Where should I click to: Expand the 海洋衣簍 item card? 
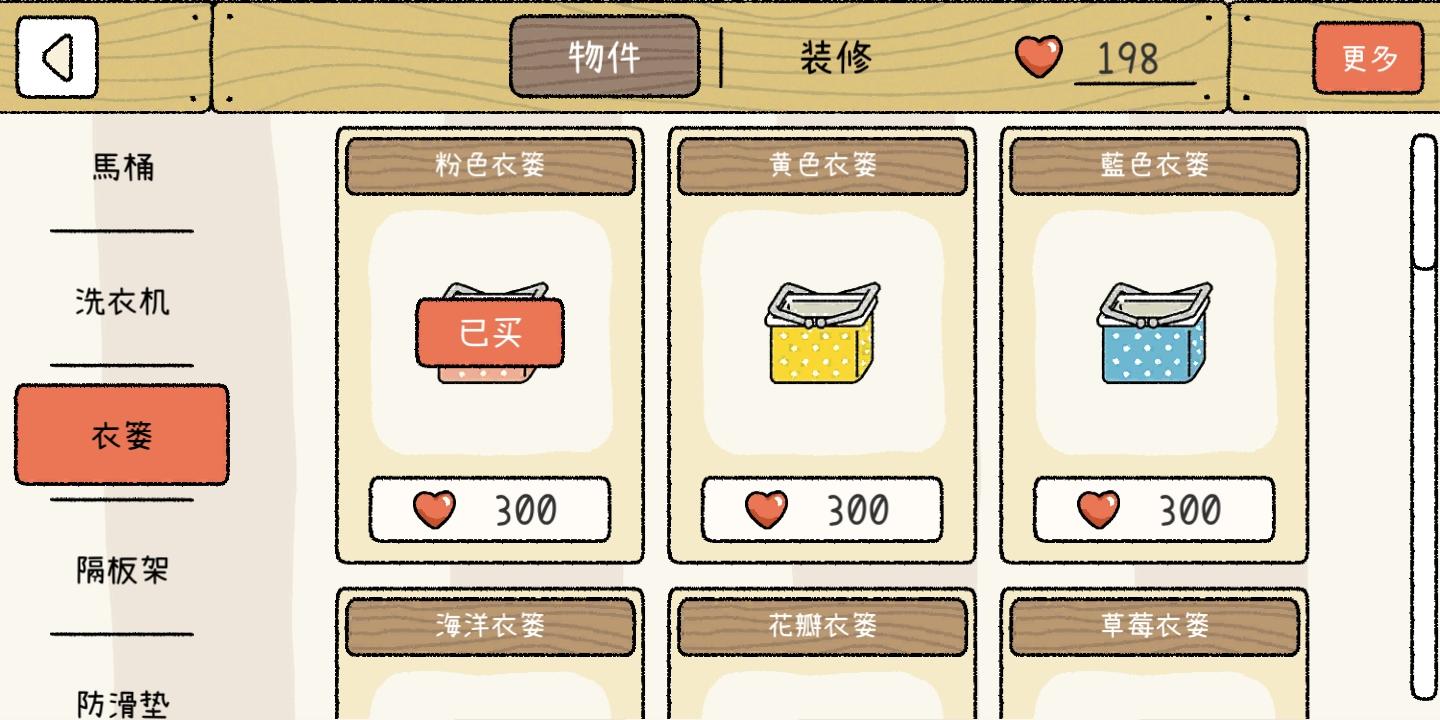click(x=489, y=627)
